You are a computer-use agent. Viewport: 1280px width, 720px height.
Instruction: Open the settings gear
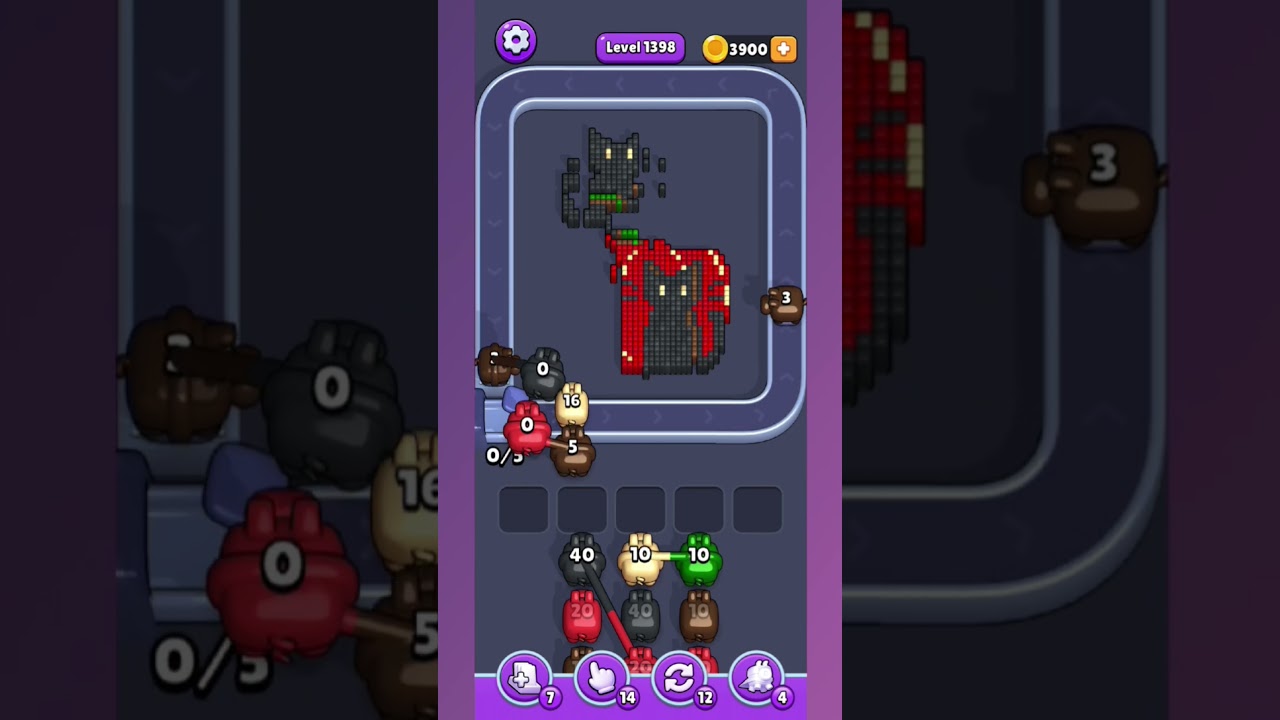click(x=517, y=40)
